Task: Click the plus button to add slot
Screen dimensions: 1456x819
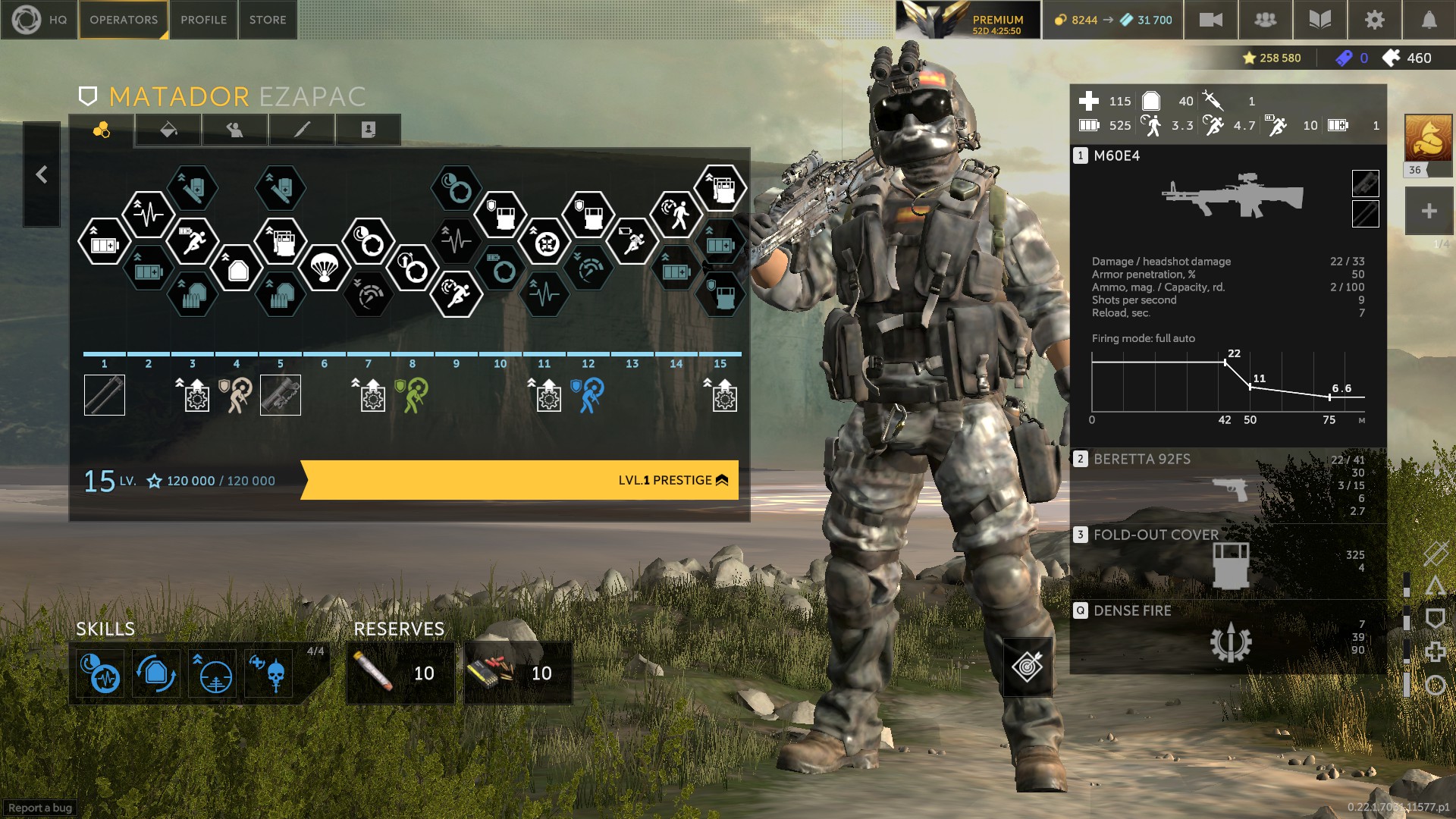Action: (1429, 212)
